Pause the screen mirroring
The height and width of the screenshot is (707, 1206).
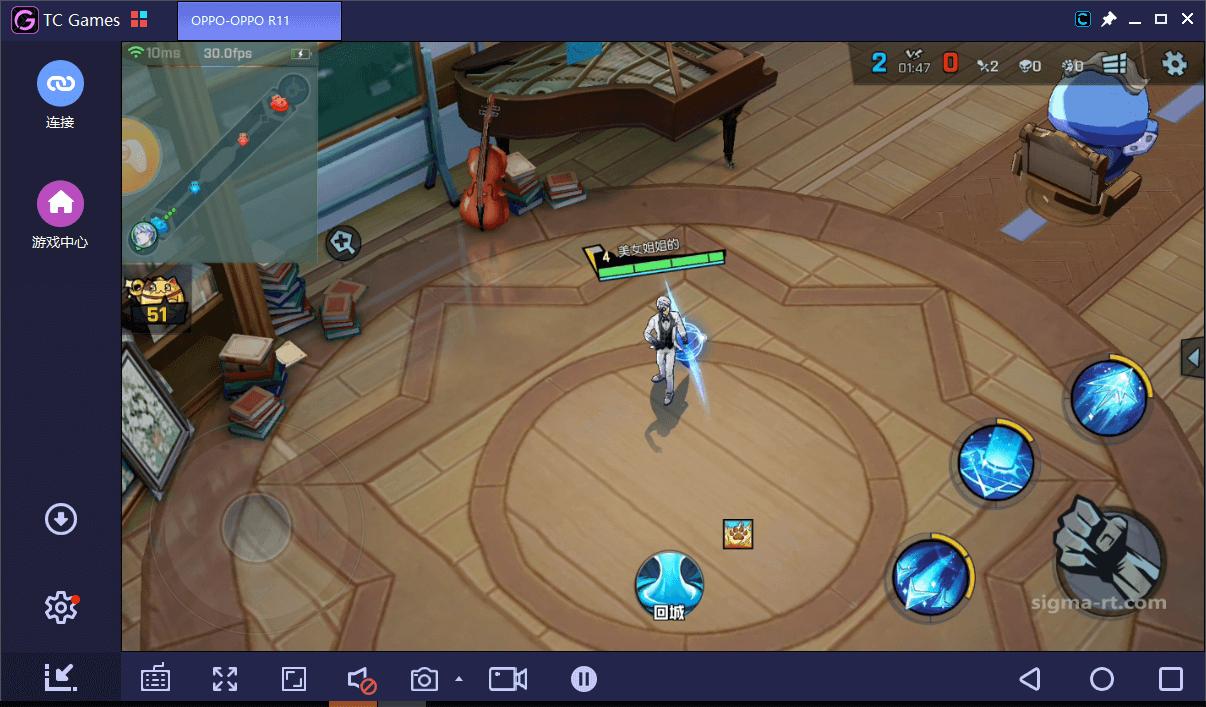[x=584, y=680]
